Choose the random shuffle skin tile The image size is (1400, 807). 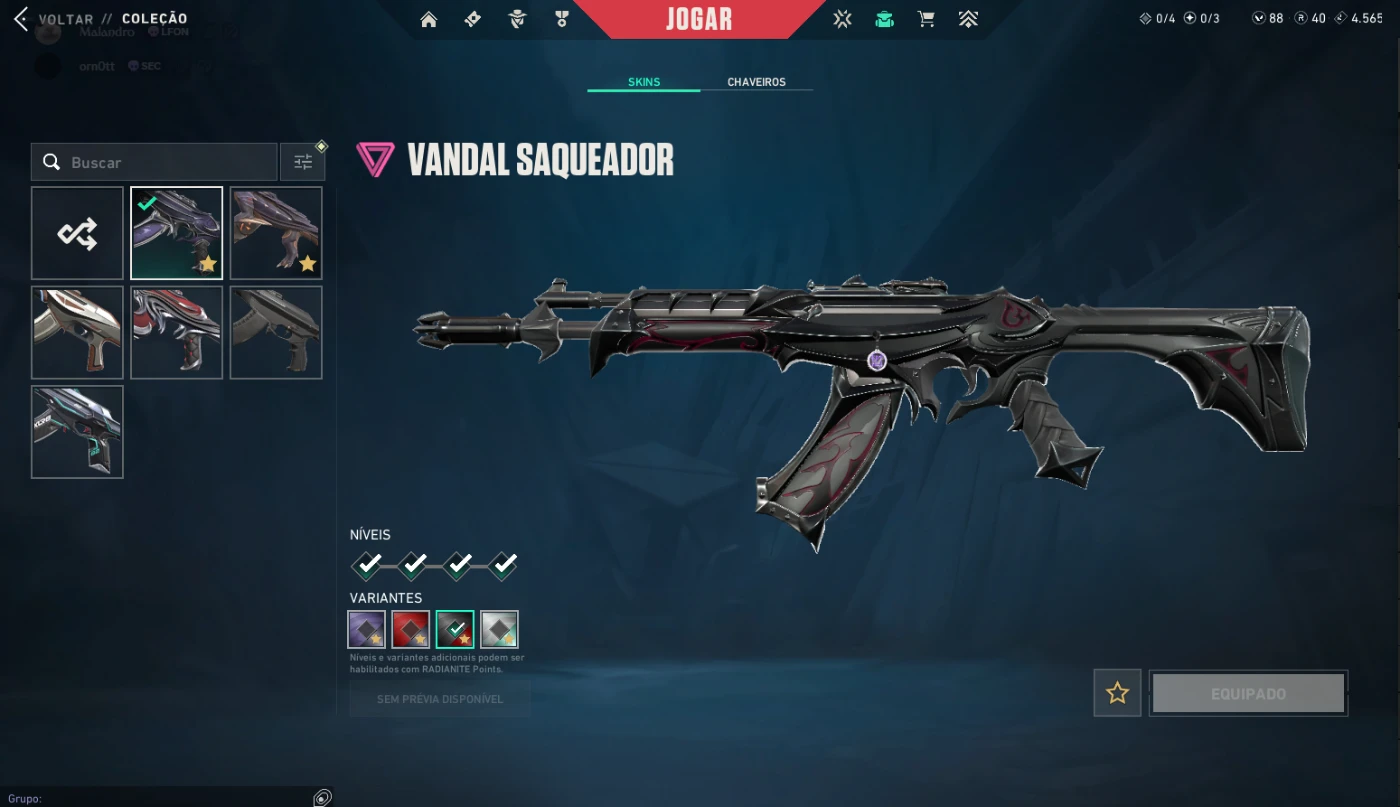(77, 233)
